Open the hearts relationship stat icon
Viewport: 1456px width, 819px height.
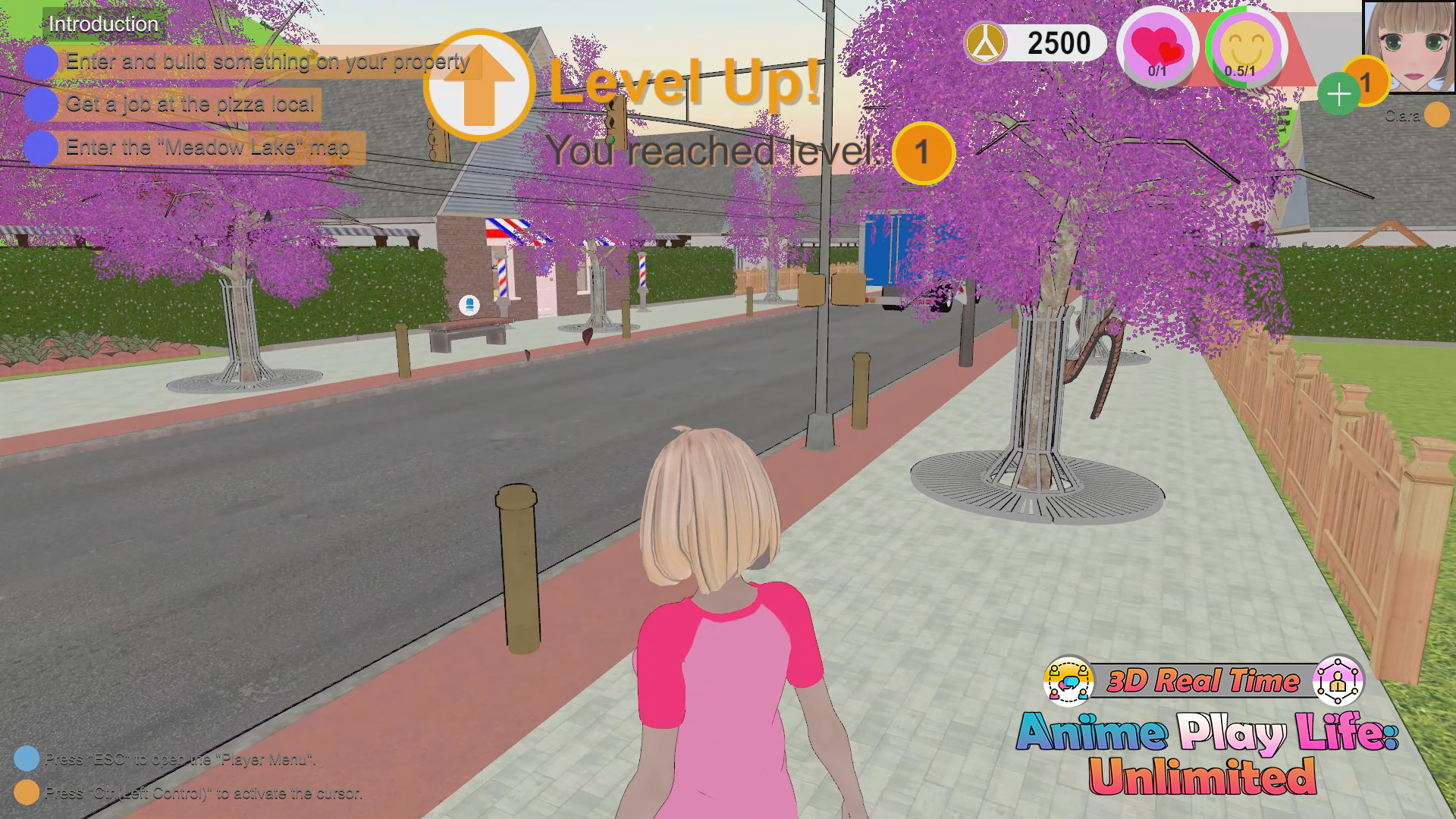[1156, 47]
